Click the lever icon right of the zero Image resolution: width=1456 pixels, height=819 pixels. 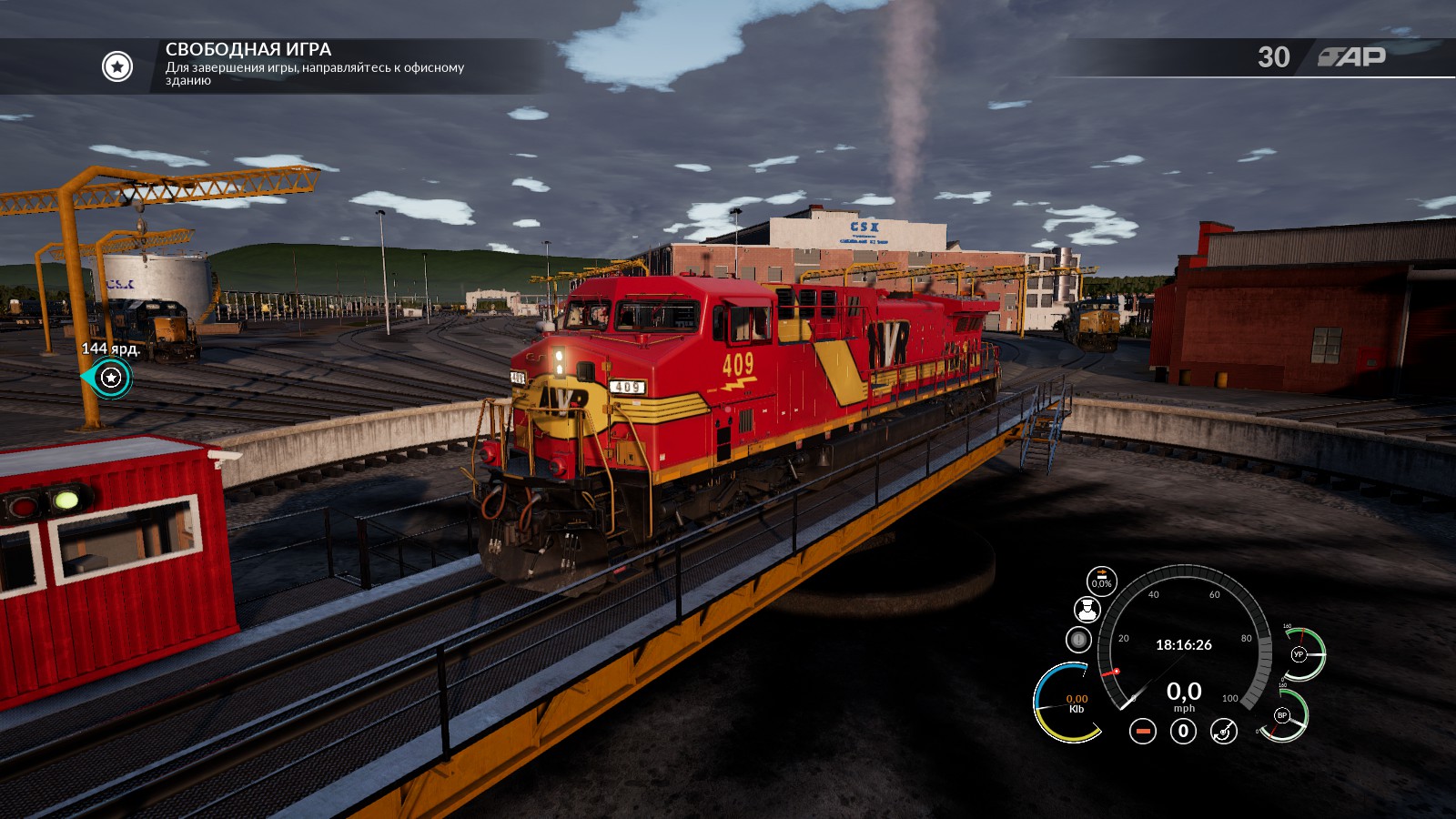[x=1224, y=731]
